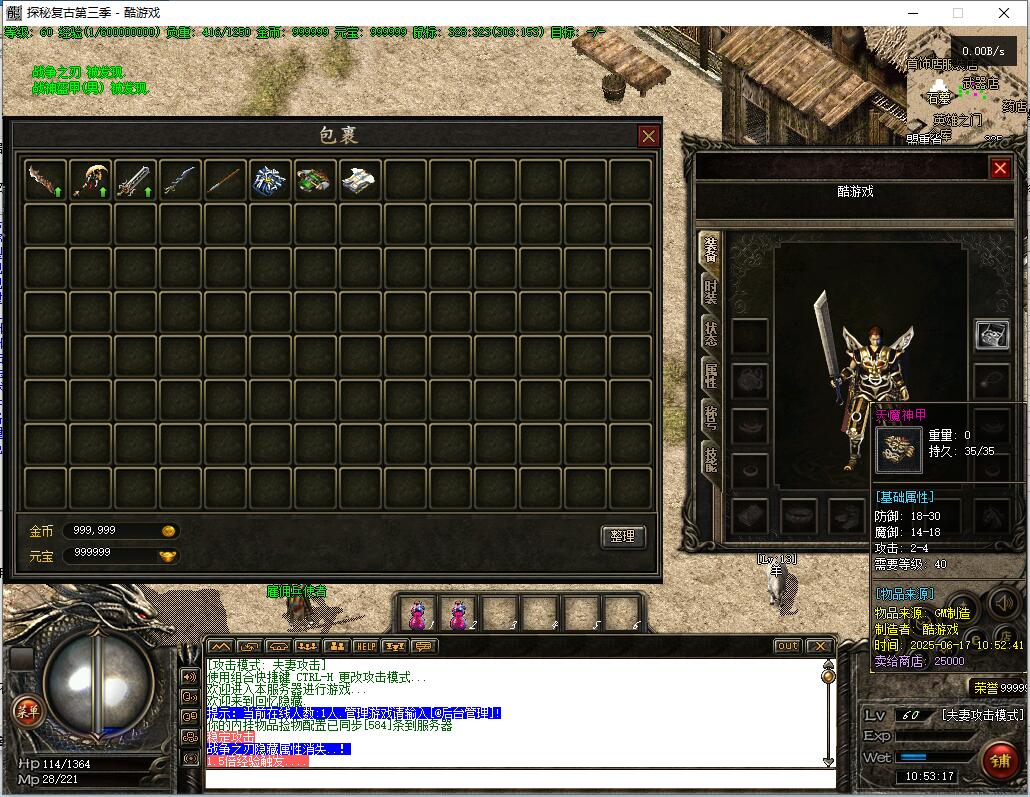Use the first red potion in the hotbar
Image resolution: width=1030 pixels, height=797 pixels.
click(x=420, y=613)
